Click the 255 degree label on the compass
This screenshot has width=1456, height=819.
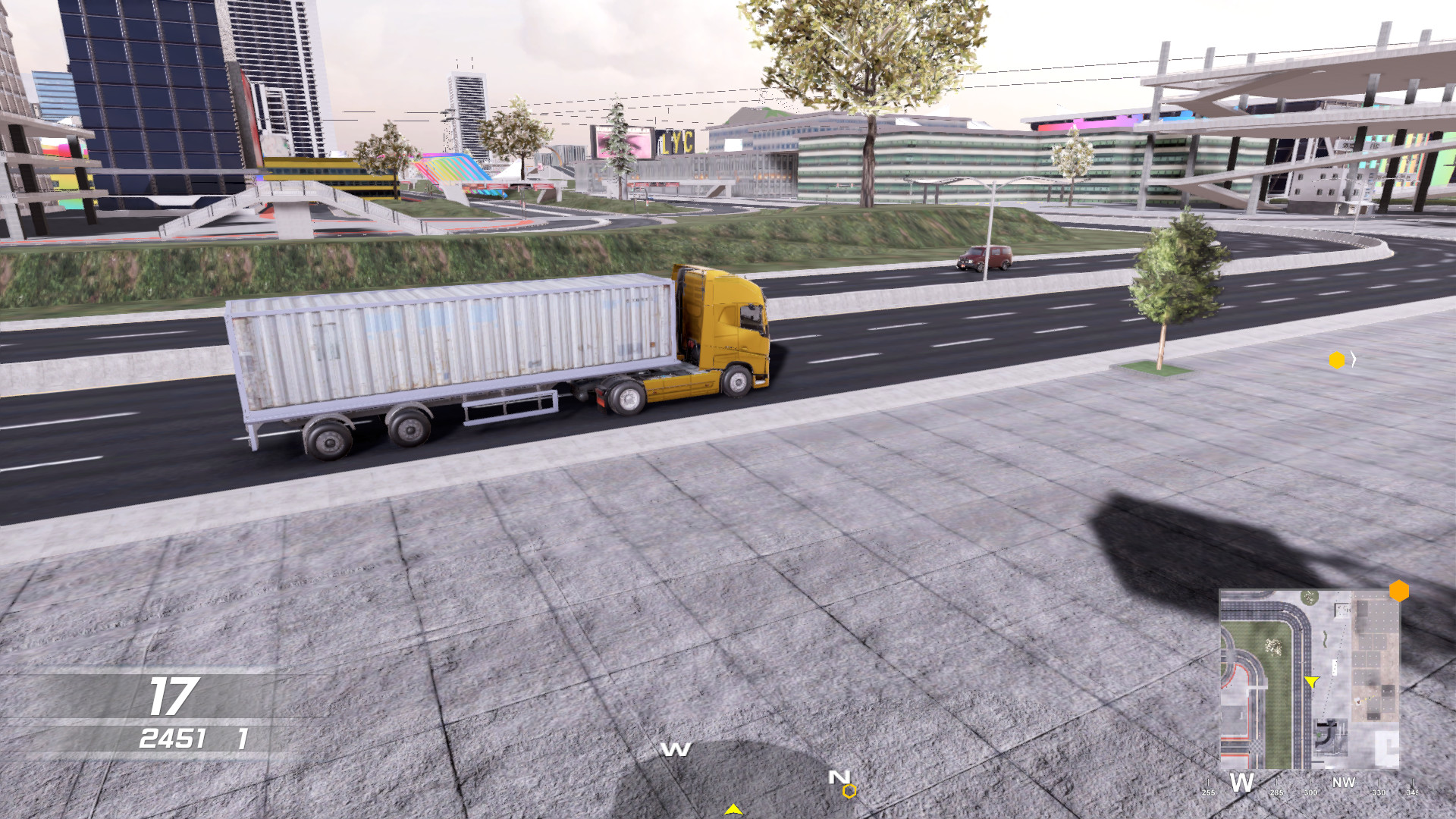point(1209,794)
